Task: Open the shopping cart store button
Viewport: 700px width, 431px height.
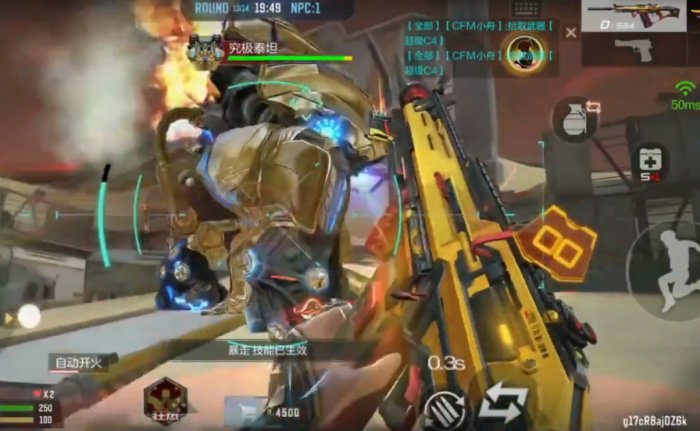Action: coord(243,410)
